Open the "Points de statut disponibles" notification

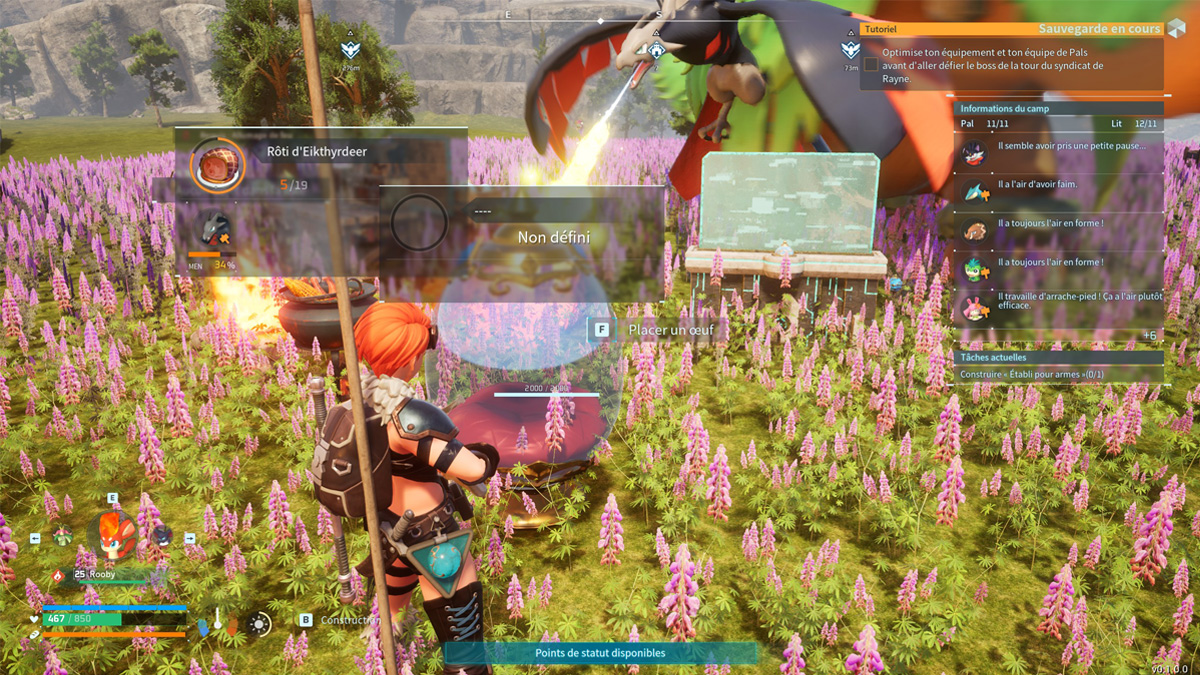600,653
